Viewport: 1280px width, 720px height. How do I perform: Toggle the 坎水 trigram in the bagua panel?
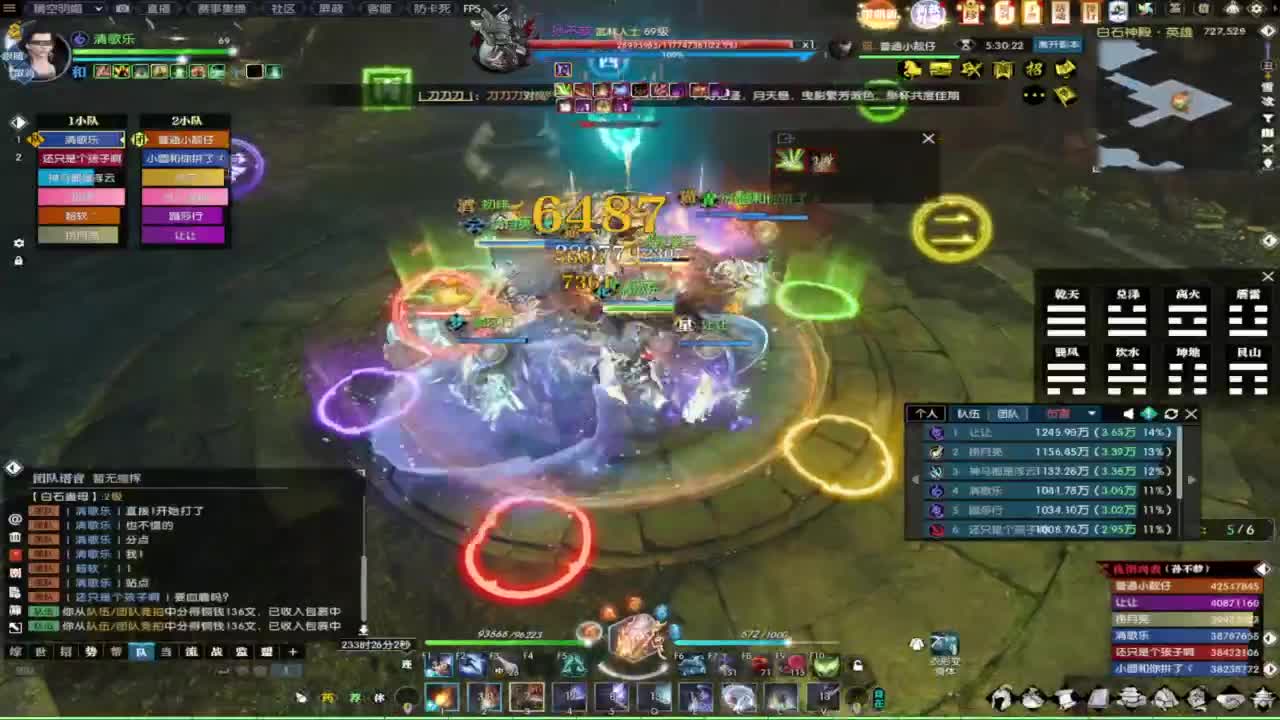tap(1126, 372)
